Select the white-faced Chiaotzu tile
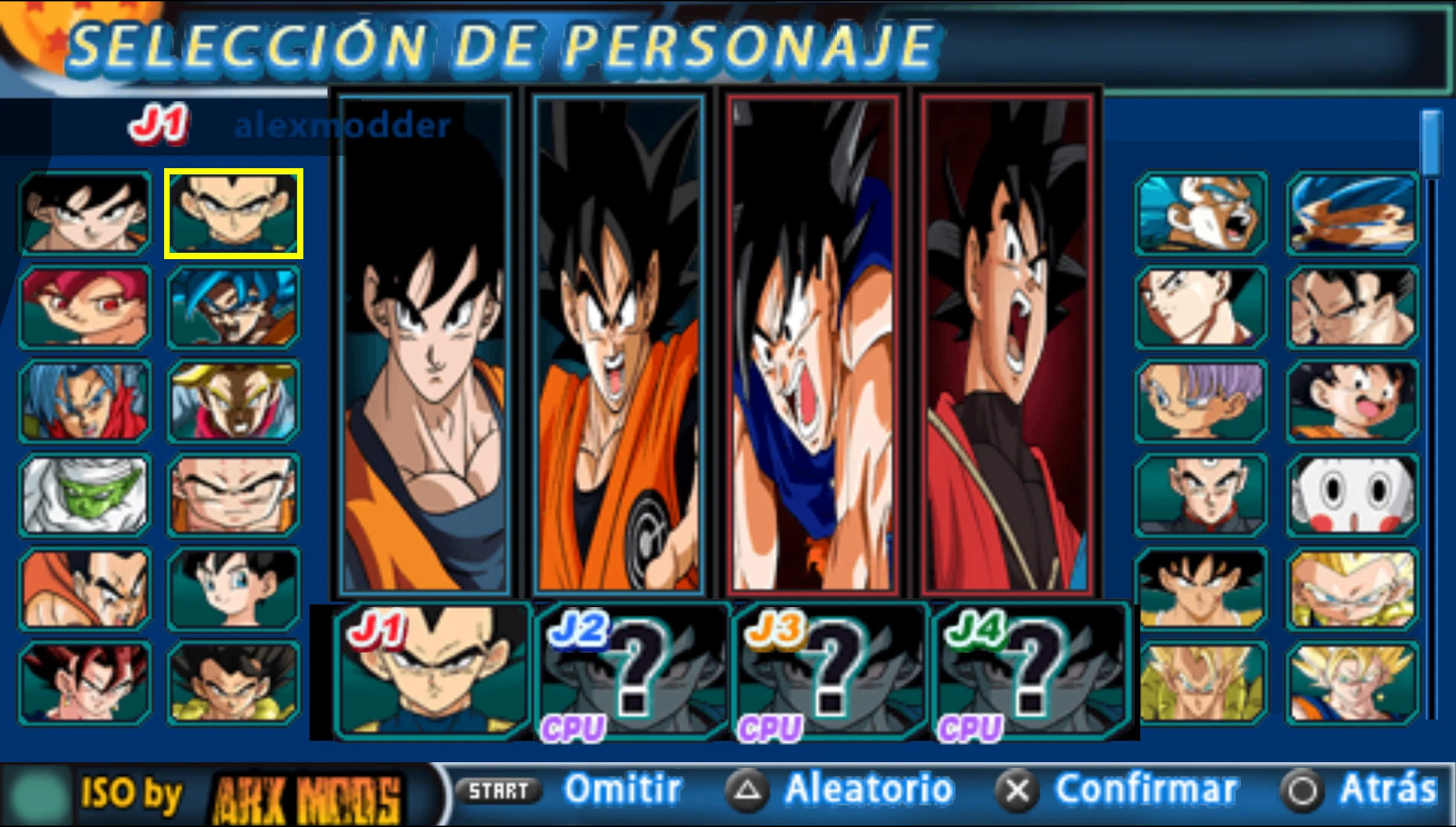Viewport: 1456px width, 827px height. 1352,495
